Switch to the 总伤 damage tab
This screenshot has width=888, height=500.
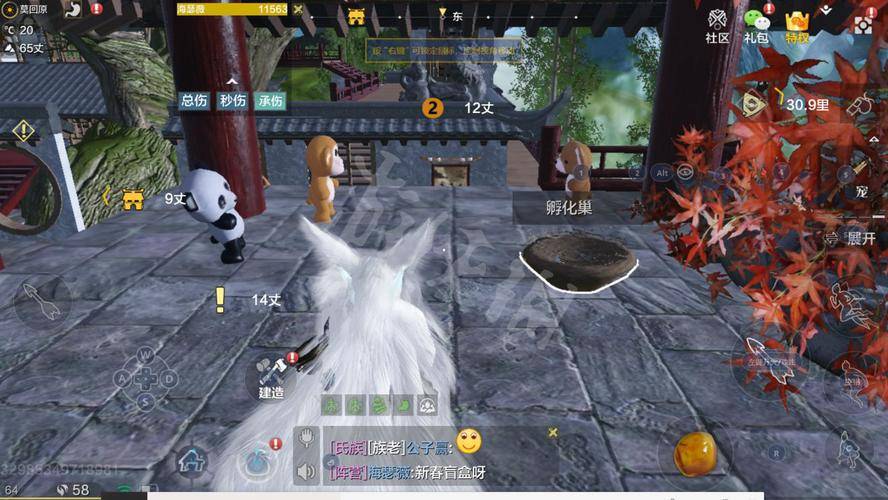[194, 100]
